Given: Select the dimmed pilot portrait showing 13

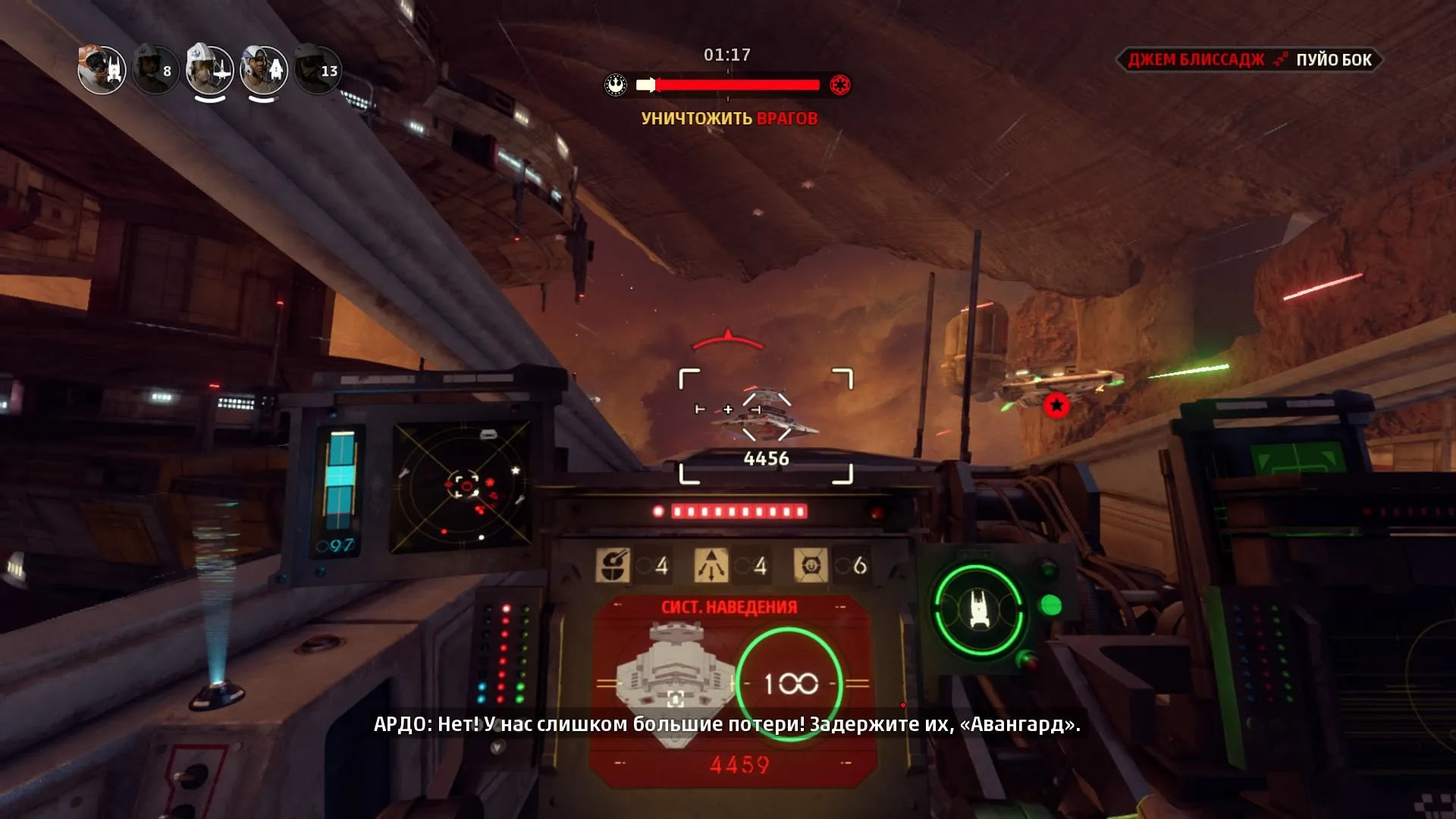Looking at the screenshot, I should (x=318, y=71).
